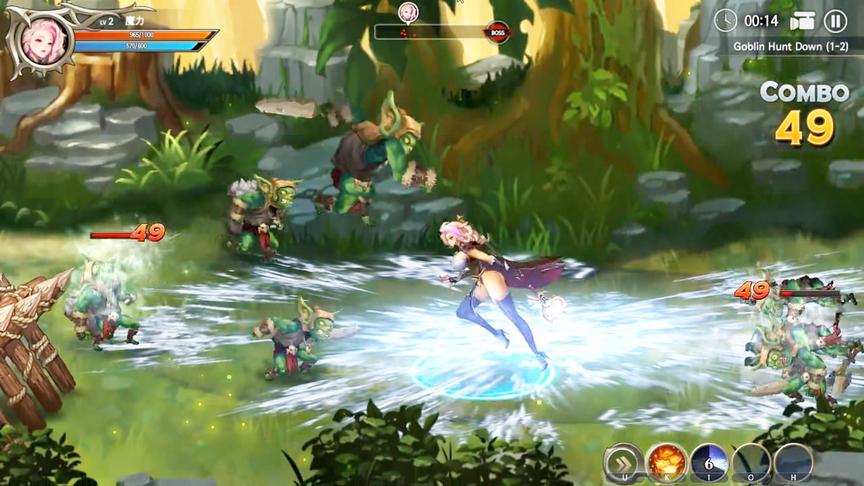
Task: Toggle the camera view icon
Action: click(x=803, y=20)
